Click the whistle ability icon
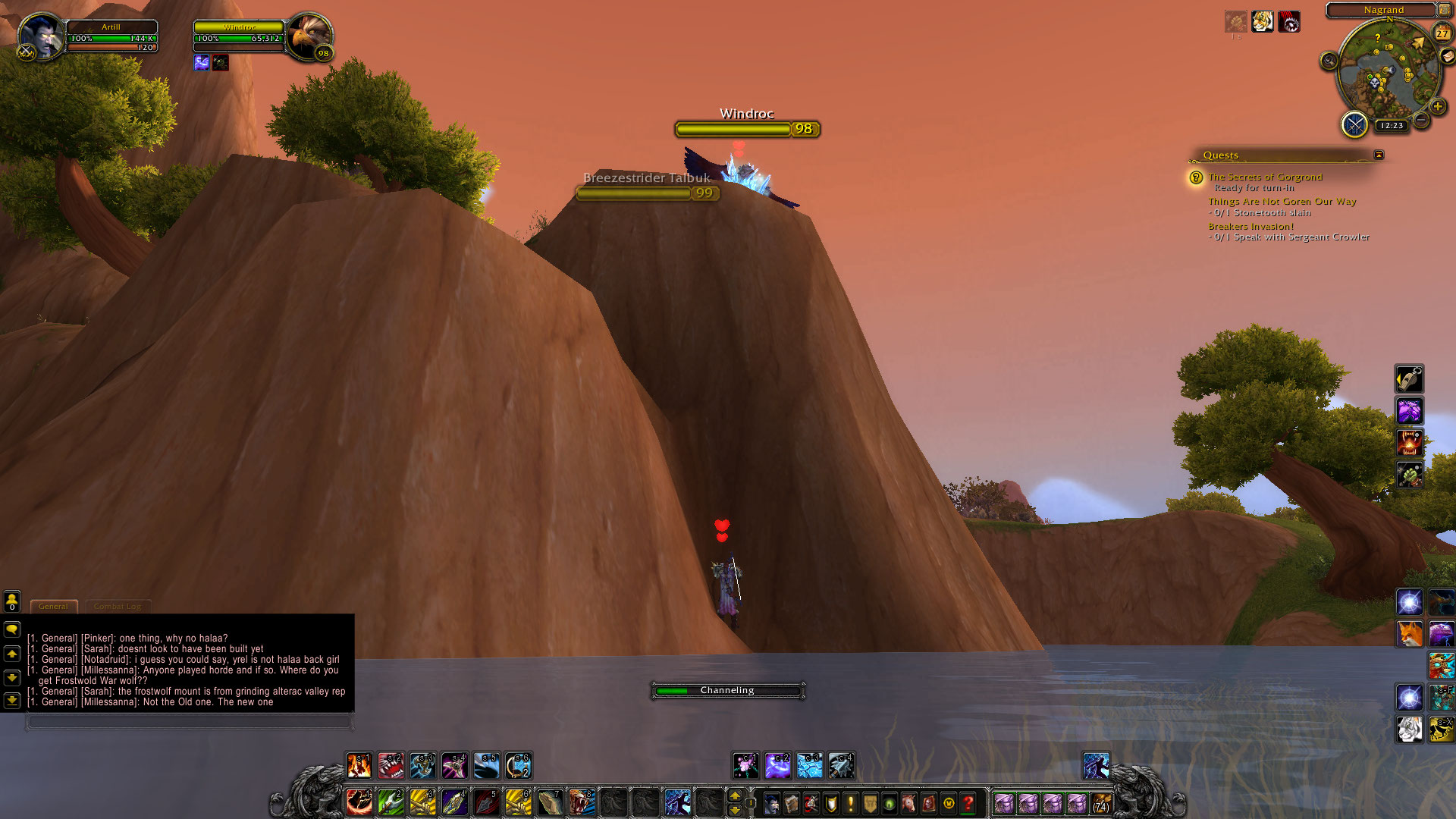This screenshot has height=819, width=1456. 1409,379
